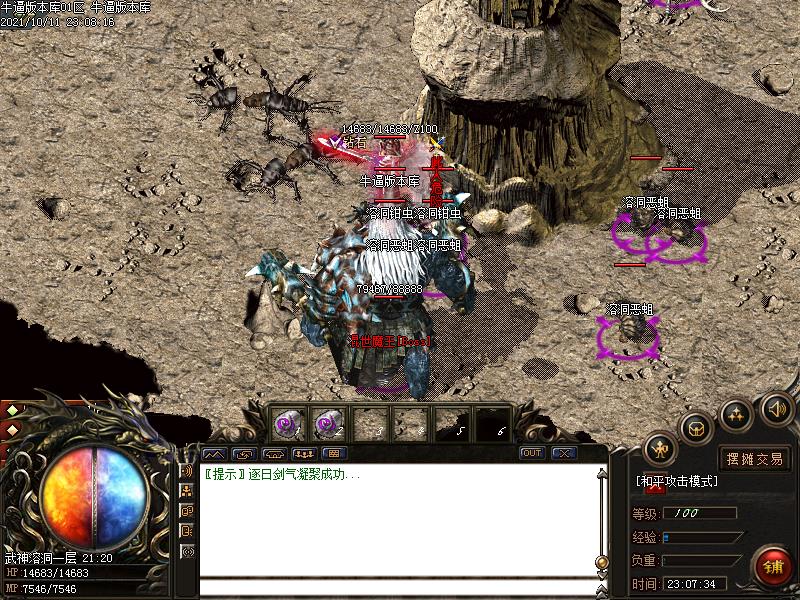The image size is (800, 600).
Task: Open the bag chest round button
Action: pyautogui.click(x=697, y=427)
